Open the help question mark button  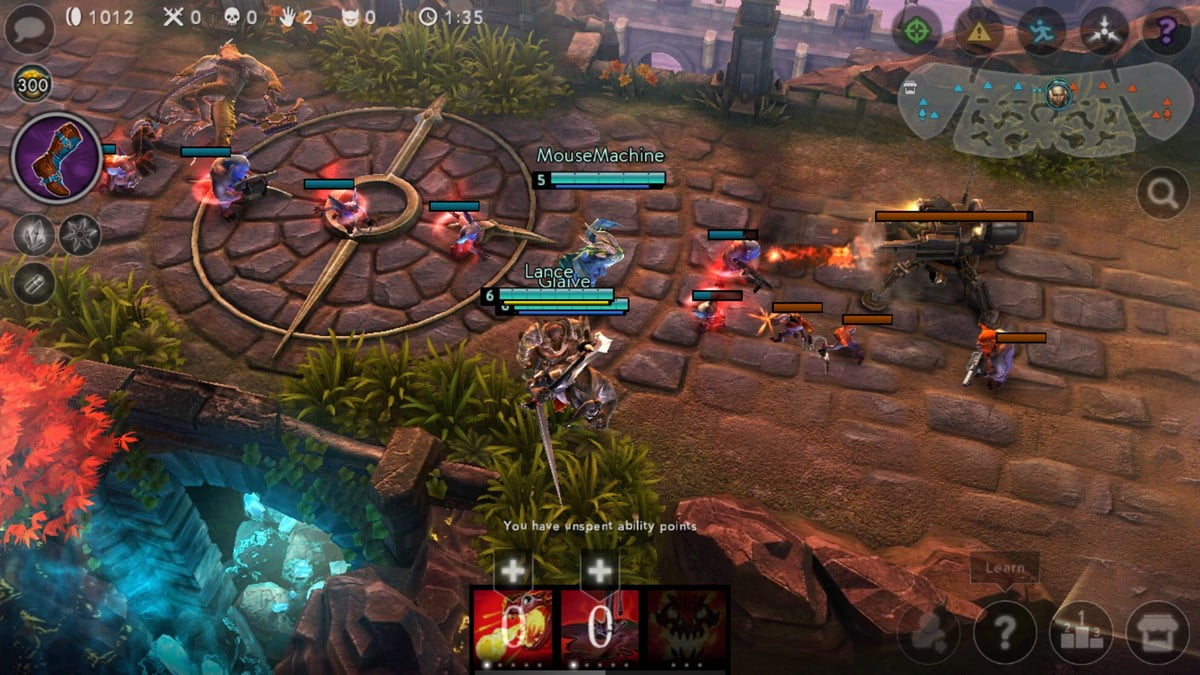click(x=1005, y=632)
